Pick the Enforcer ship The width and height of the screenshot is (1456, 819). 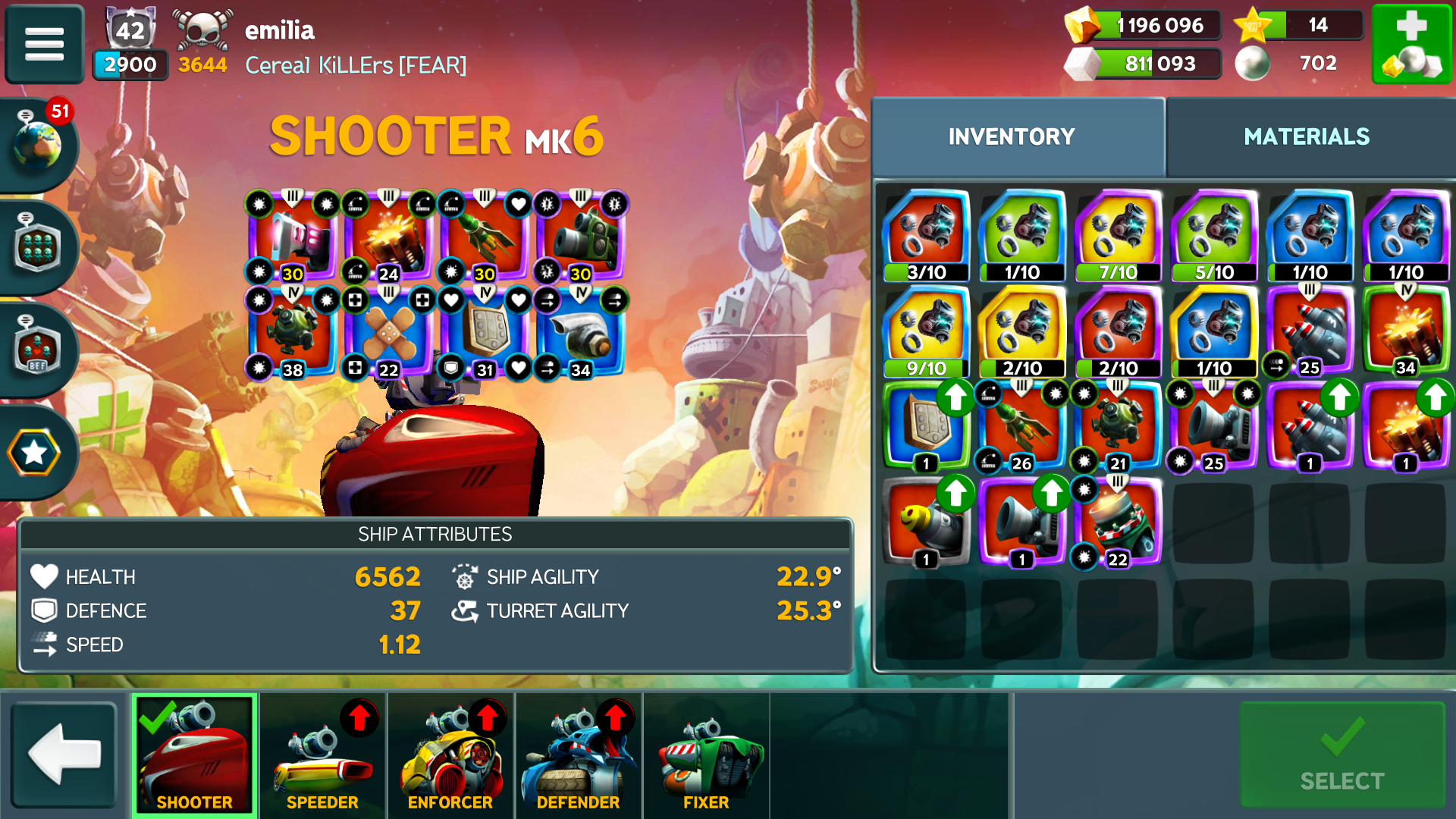tap(450, 755)
